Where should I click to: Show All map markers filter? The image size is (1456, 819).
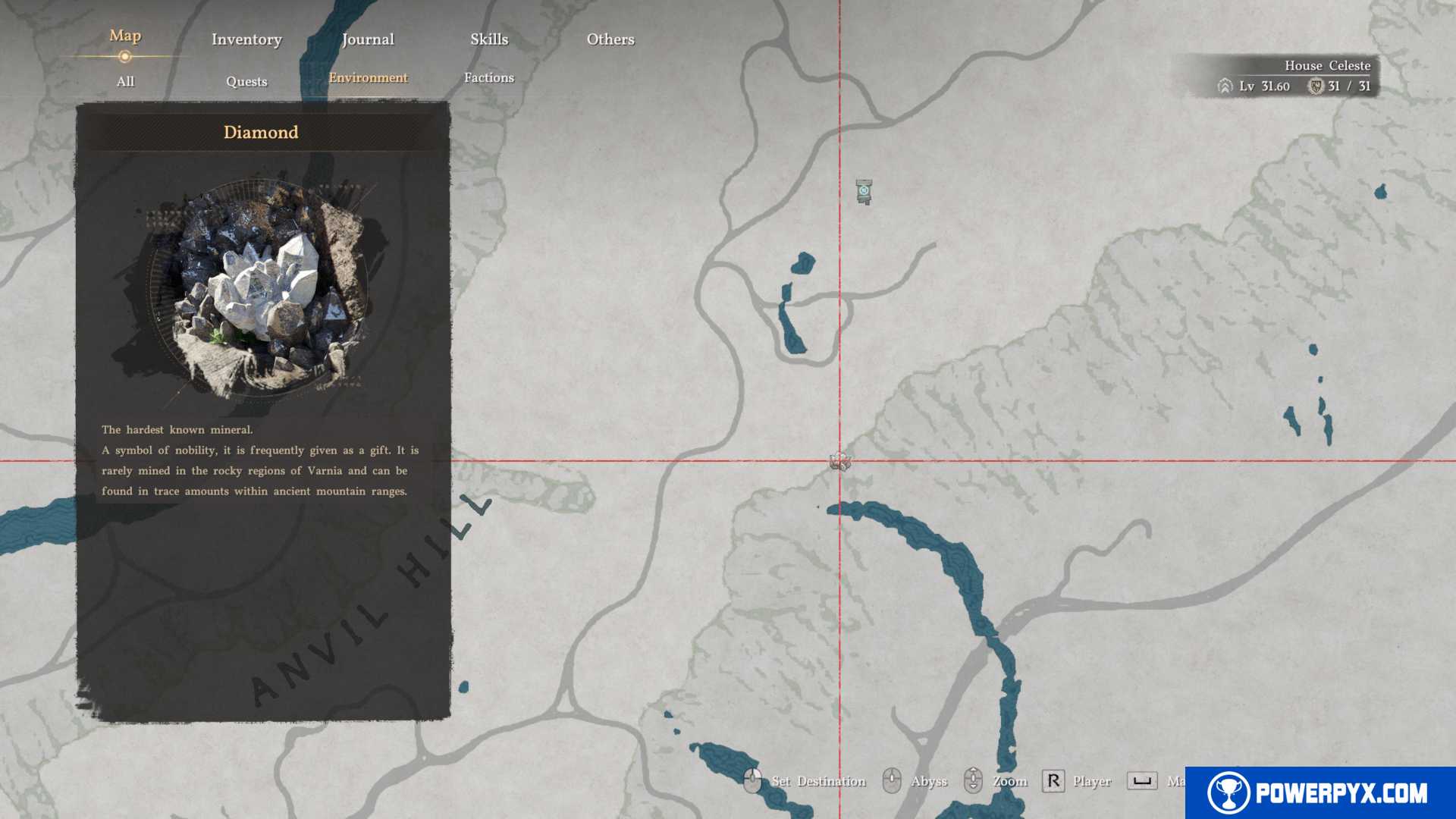tap(125, 81)
